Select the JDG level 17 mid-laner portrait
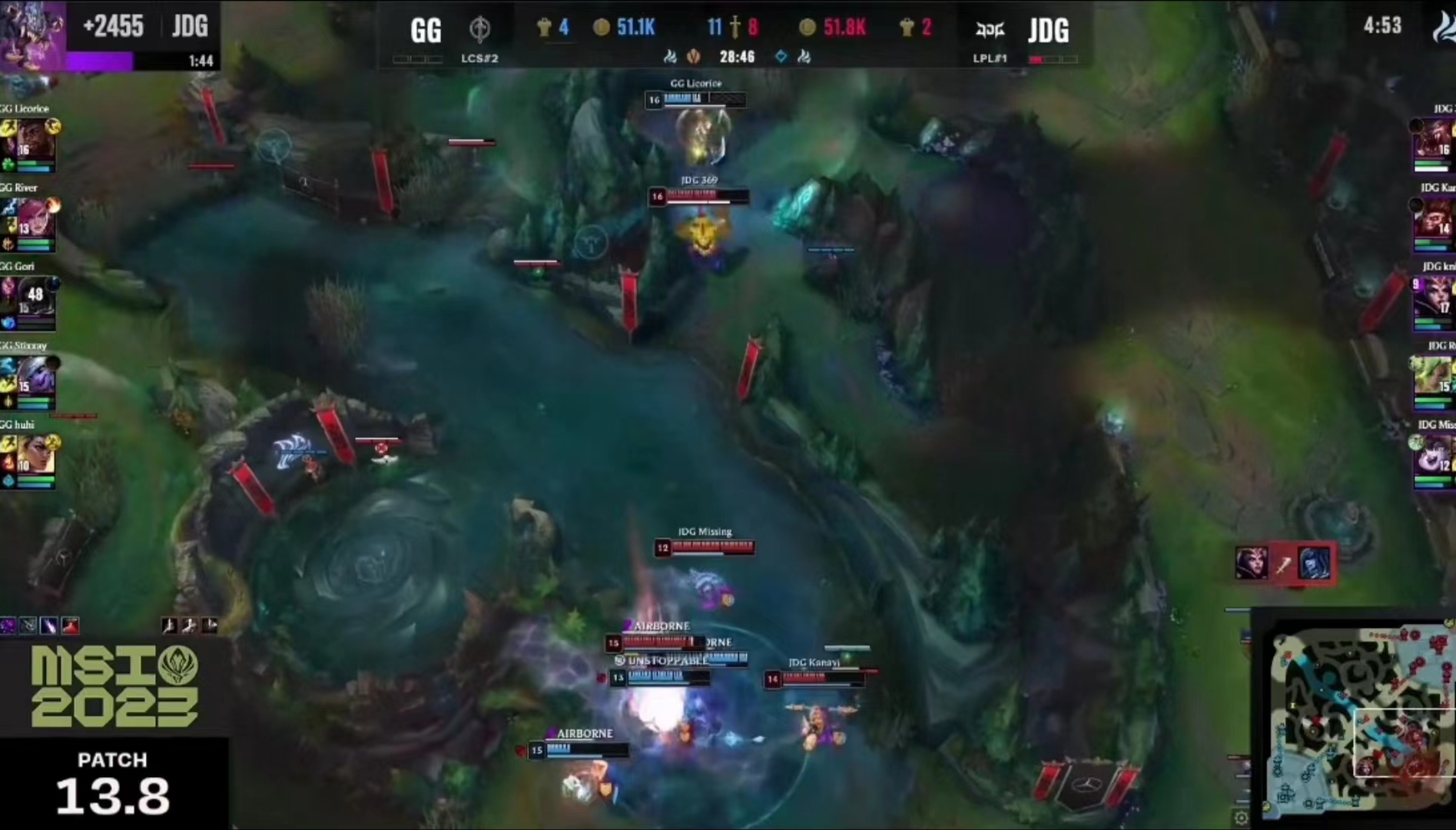The height and width of the screenshot is (830, 1456). [x=1435, y=298]
